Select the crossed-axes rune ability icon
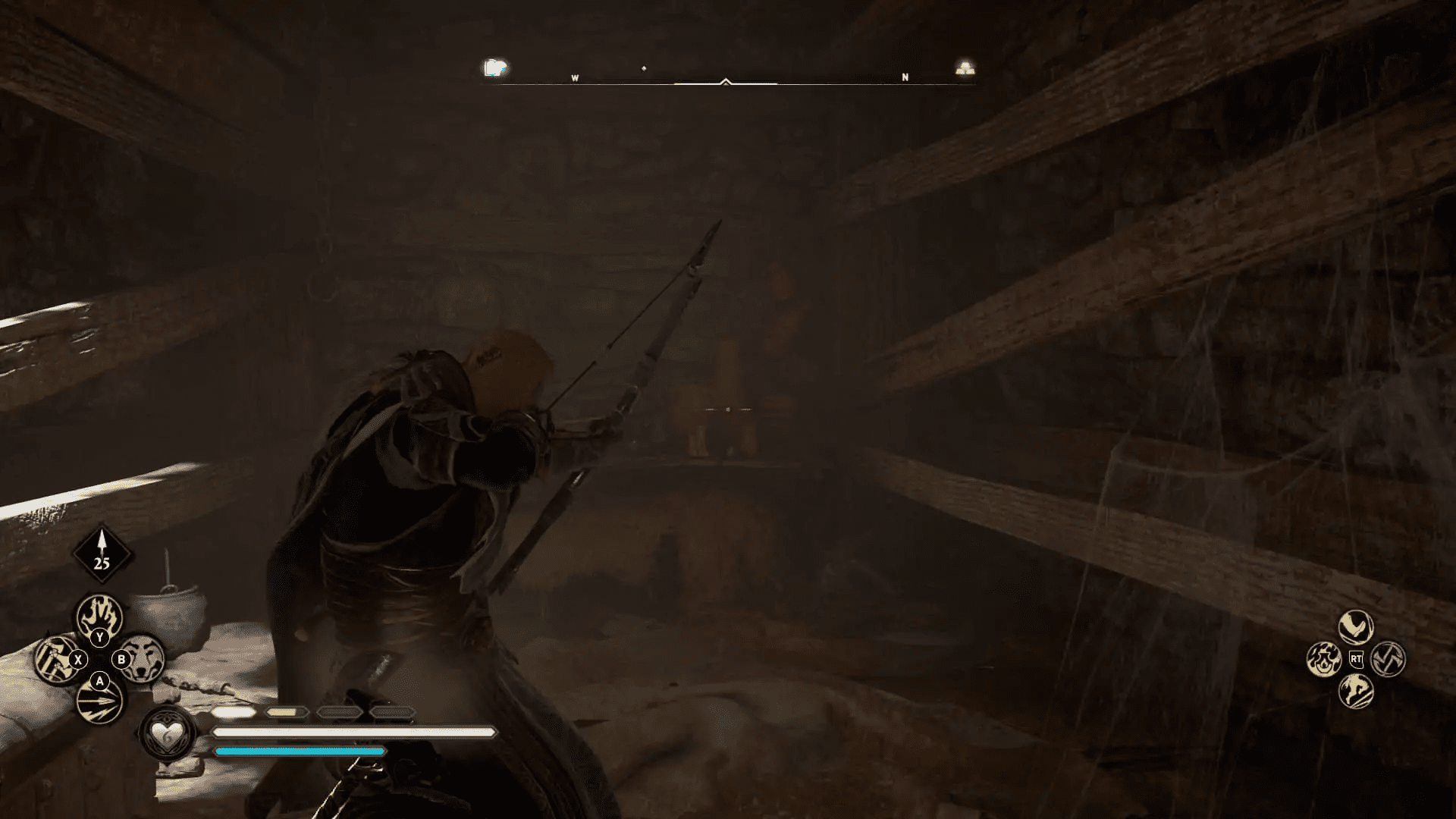 click(x=1388, y=659)
